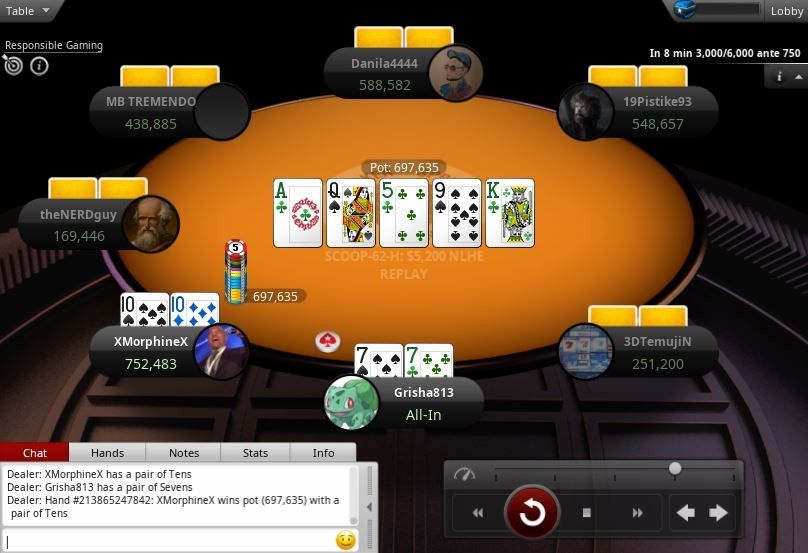This screenshot has width=808, height=553.
Task: Go to the Lobby
Action: tap(787, 11)
